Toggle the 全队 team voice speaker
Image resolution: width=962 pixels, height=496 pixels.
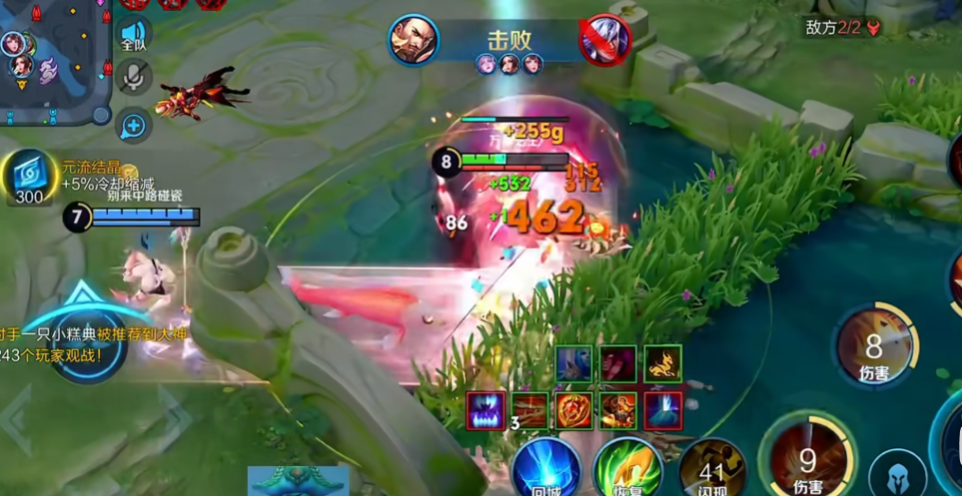point(133,34)
